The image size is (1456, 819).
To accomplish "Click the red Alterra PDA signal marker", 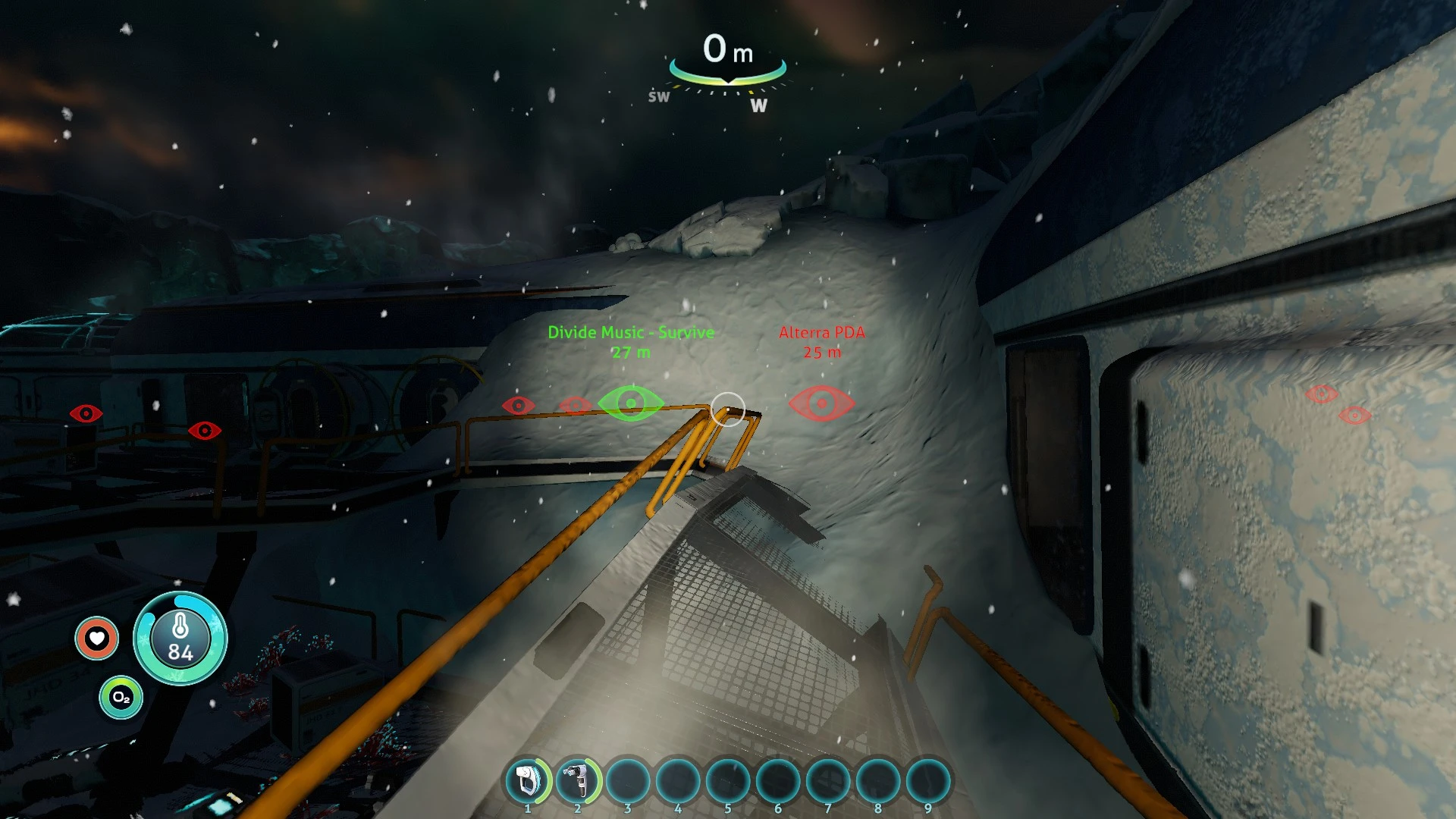I will (822, 403).
